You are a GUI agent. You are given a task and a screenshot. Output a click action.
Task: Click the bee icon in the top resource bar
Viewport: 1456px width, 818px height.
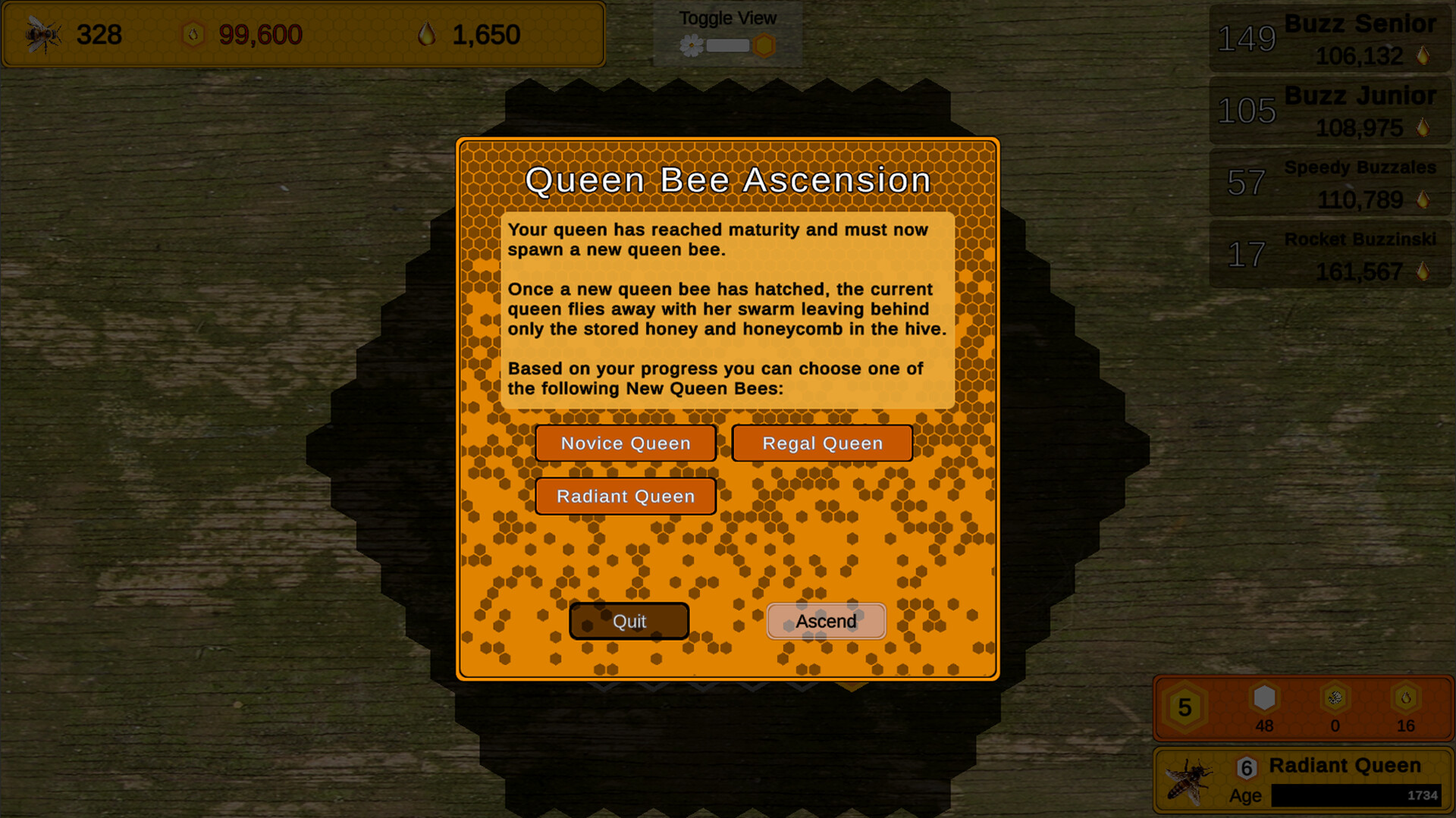click(x=42, y=34)
